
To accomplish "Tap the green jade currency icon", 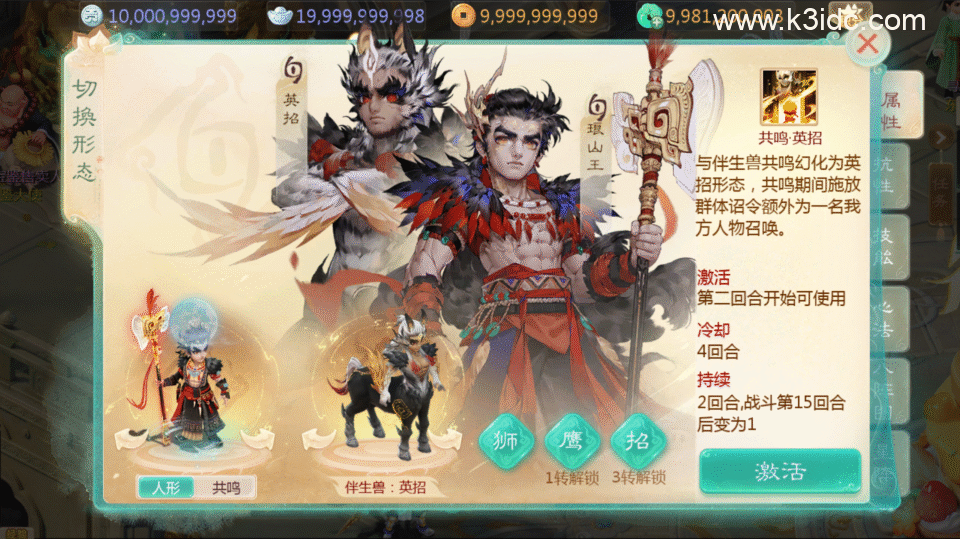I will pos(649,15).
